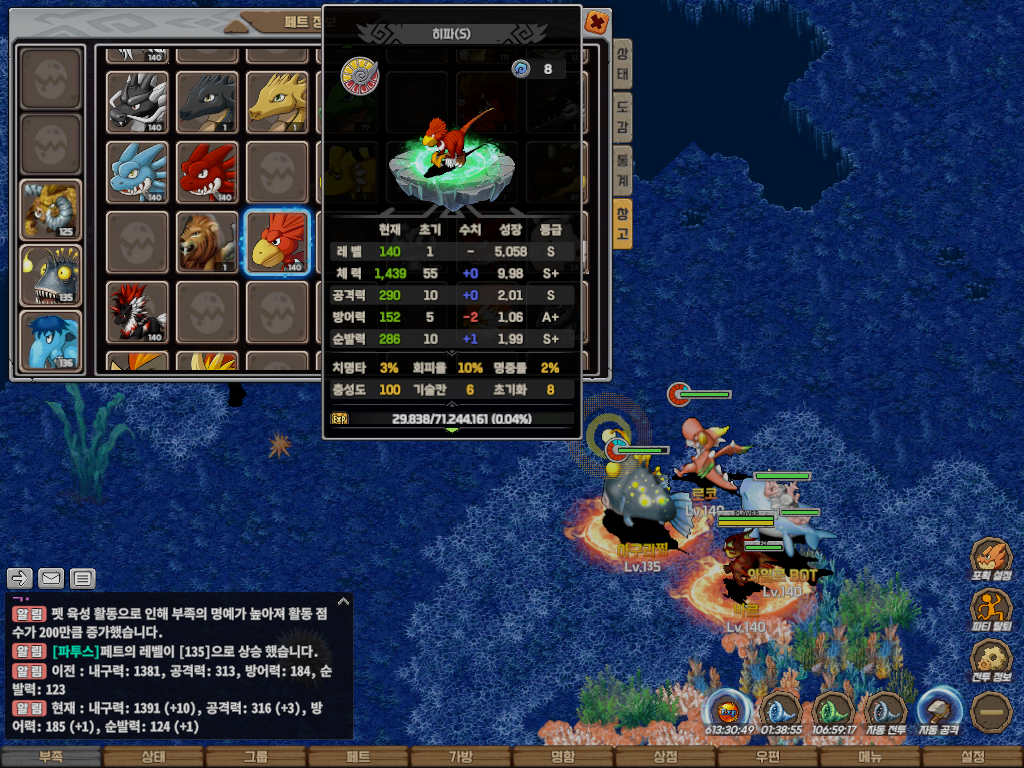1024x768 pixels.
Task: Open the envelope mail icon above chat
Action: pyautogui.click(x=51, y=578)
